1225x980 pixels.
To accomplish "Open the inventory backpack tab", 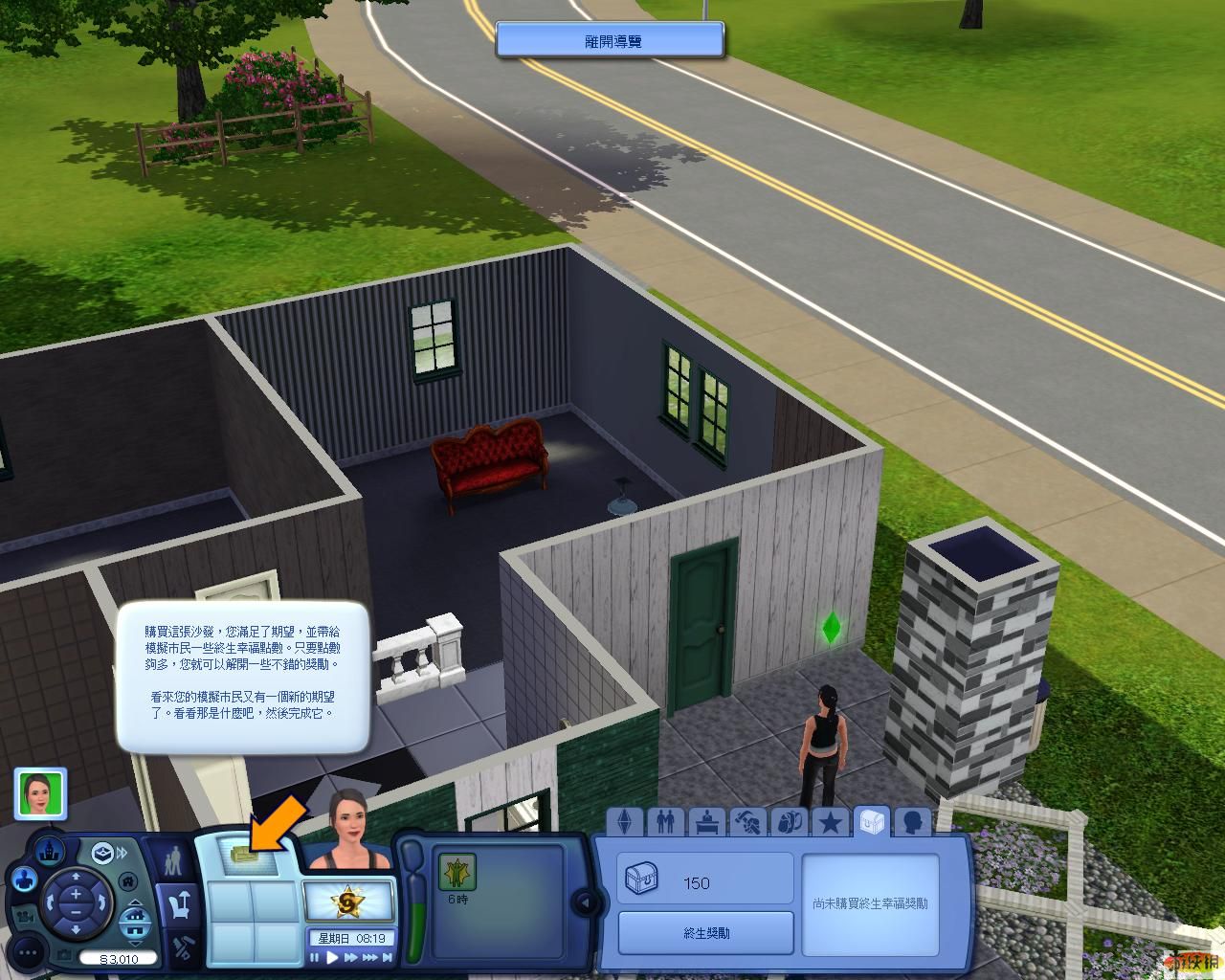I will pyautogui.click(x=790, y=822).
